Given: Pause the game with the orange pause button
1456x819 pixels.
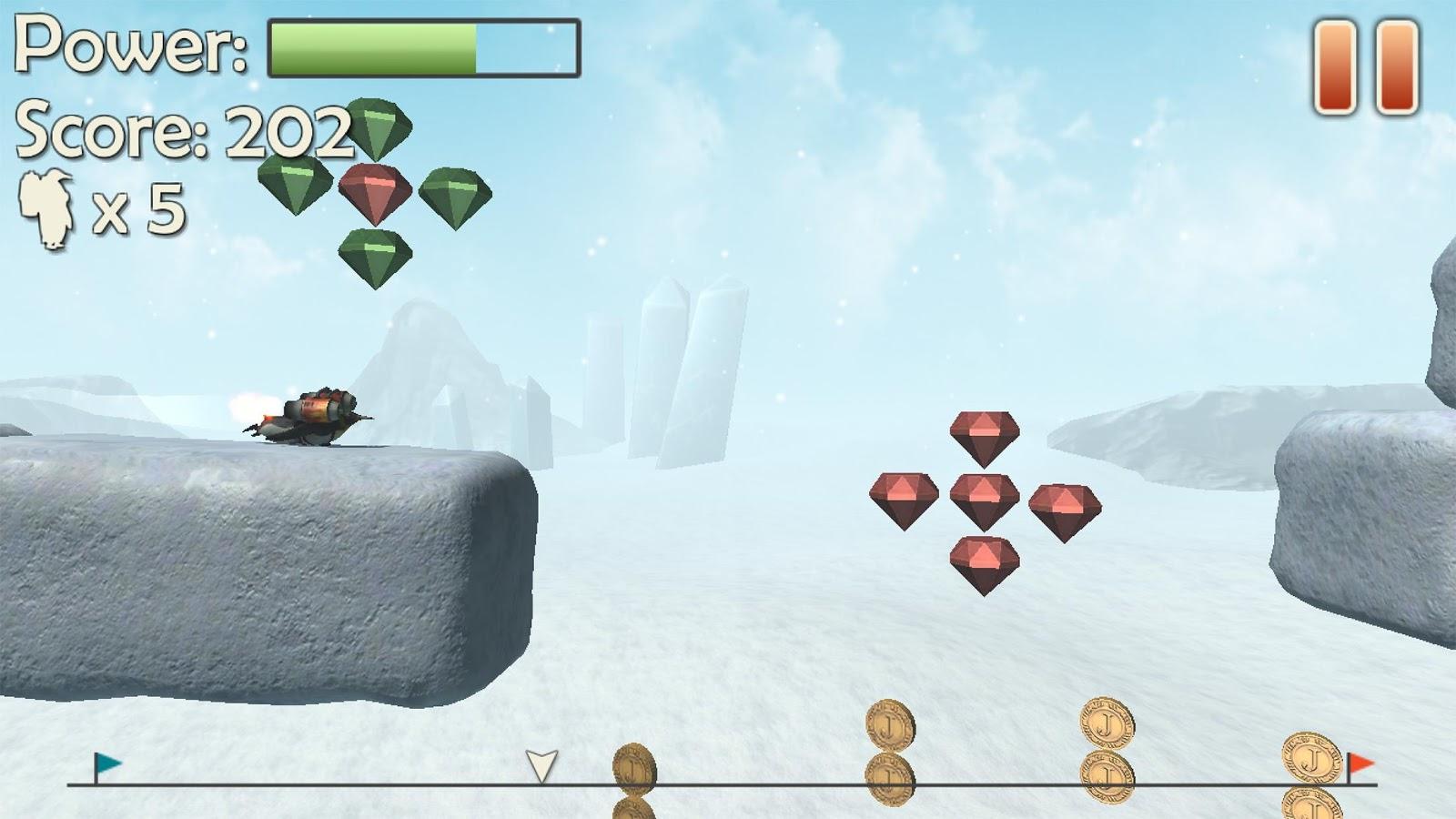Looking at the screenshot, I should pos(1366,68).
